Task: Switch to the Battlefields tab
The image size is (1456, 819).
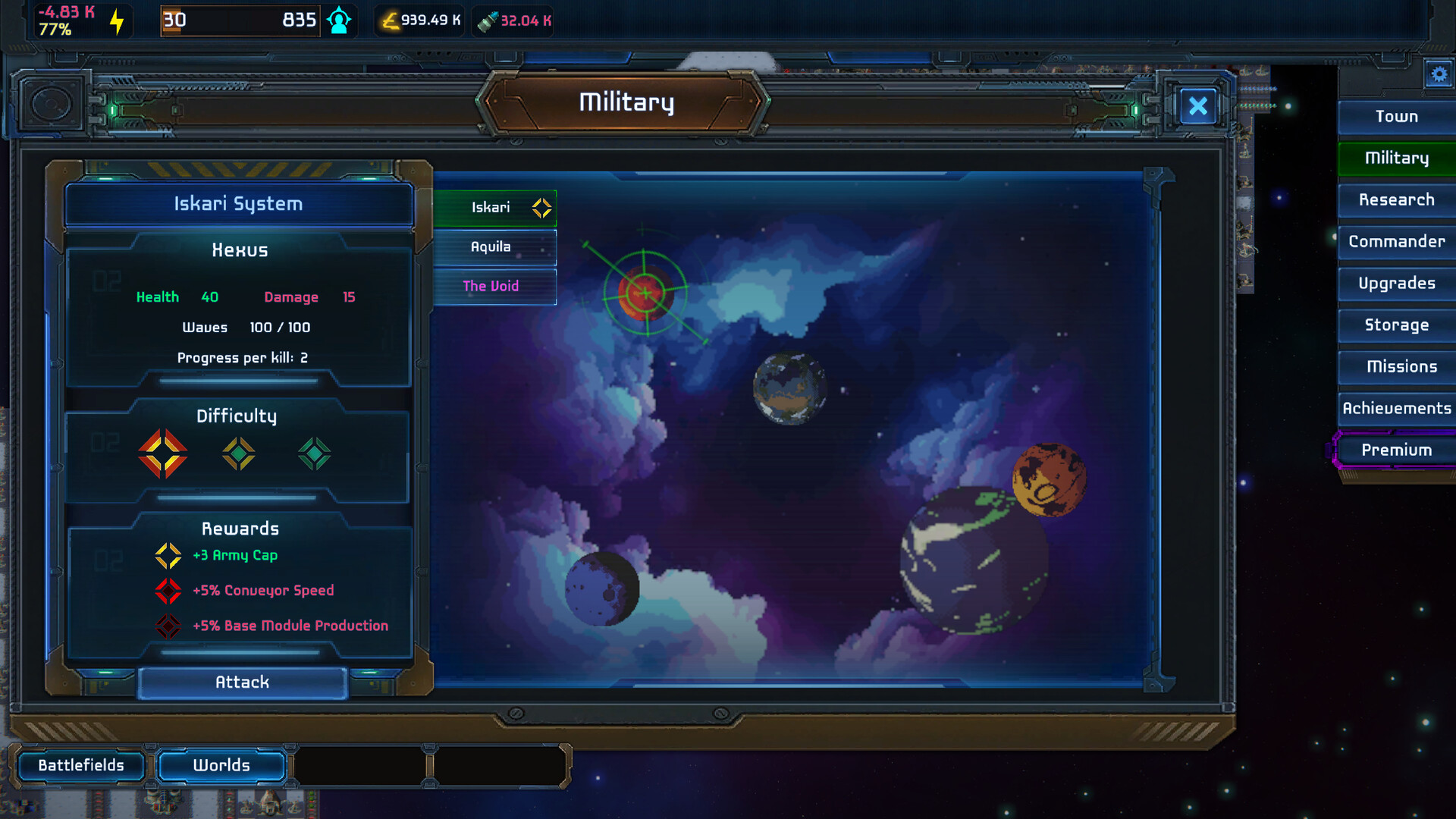Action: coord(81,765)
